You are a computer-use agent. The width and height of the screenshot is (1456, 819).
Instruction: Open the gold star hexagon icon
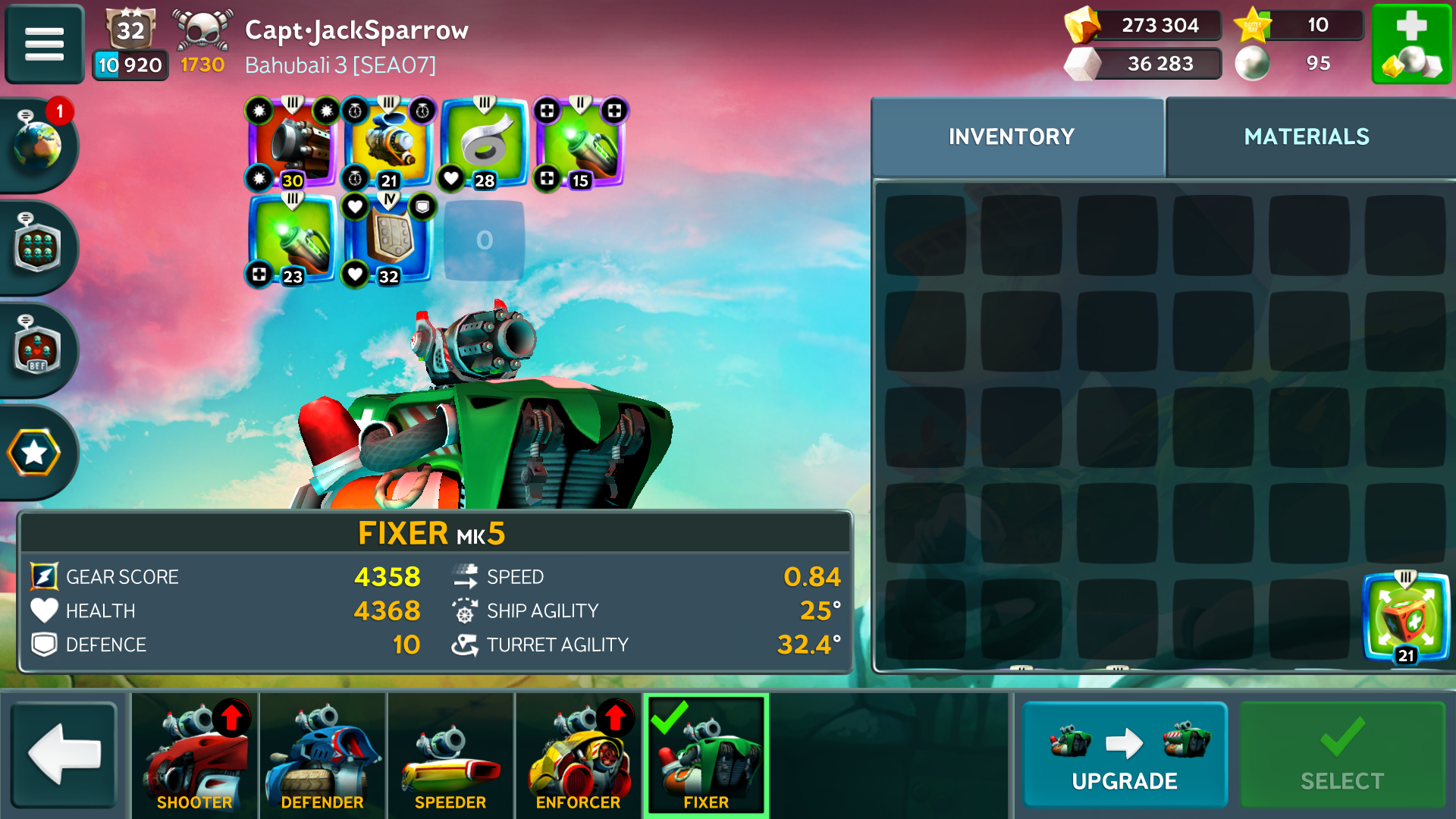(x=34, y=453)
